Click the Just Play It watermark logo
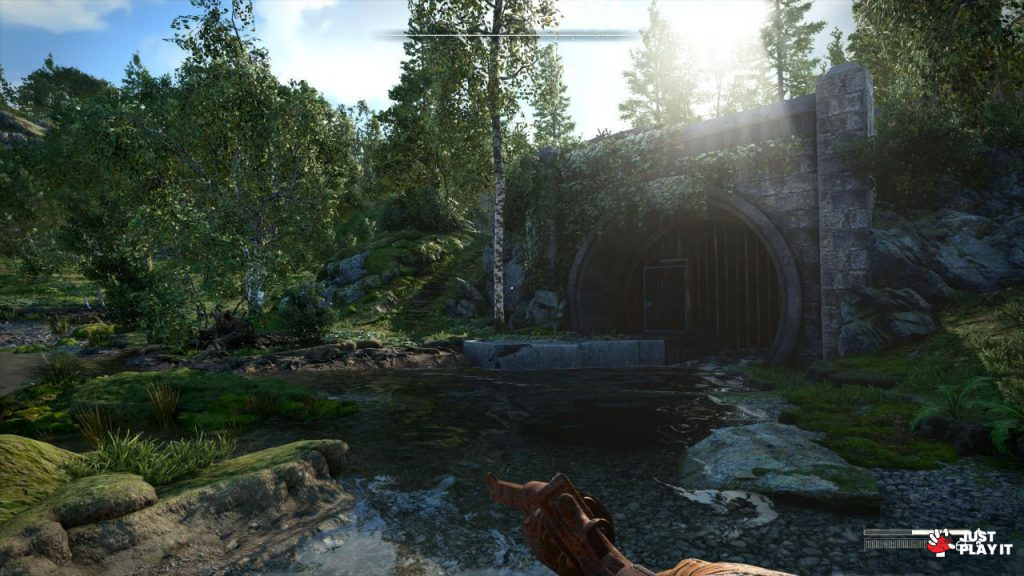This screenshot has height=576, width=1024. coord(969,543)
